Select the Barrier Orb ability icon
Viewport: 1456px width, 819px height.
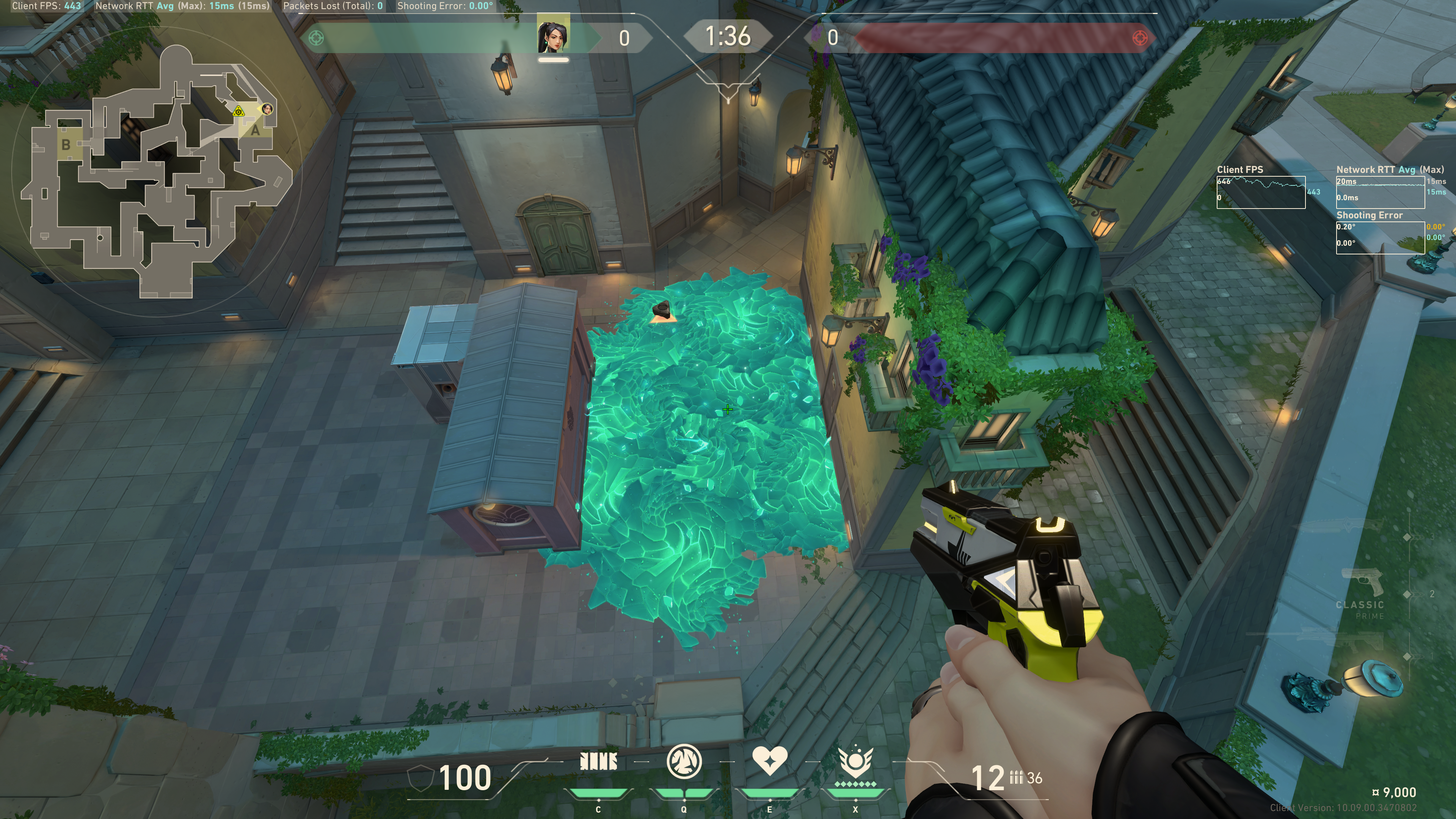coord(598,762)
